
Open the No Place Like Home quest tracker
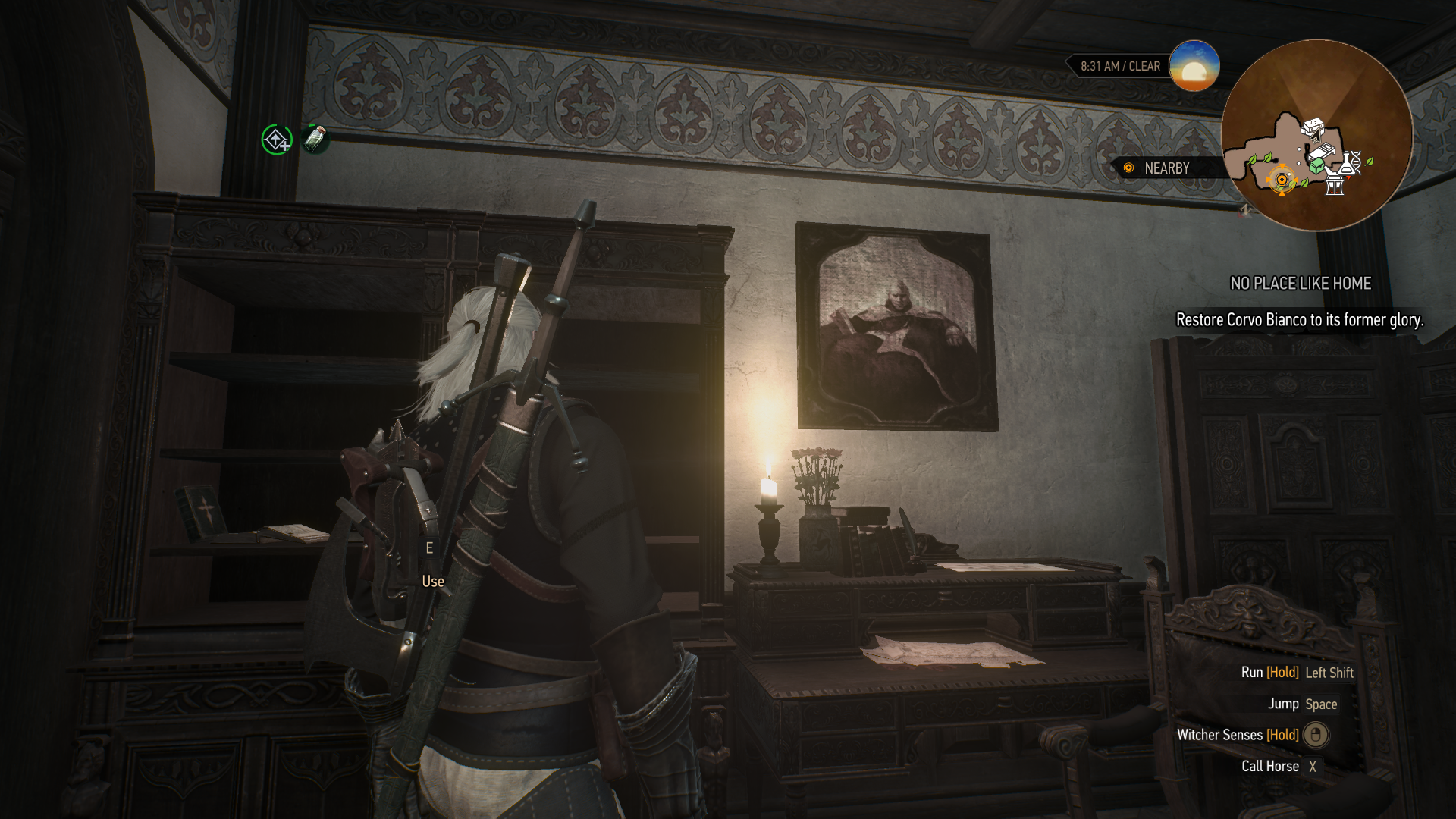click(1300, 284)
